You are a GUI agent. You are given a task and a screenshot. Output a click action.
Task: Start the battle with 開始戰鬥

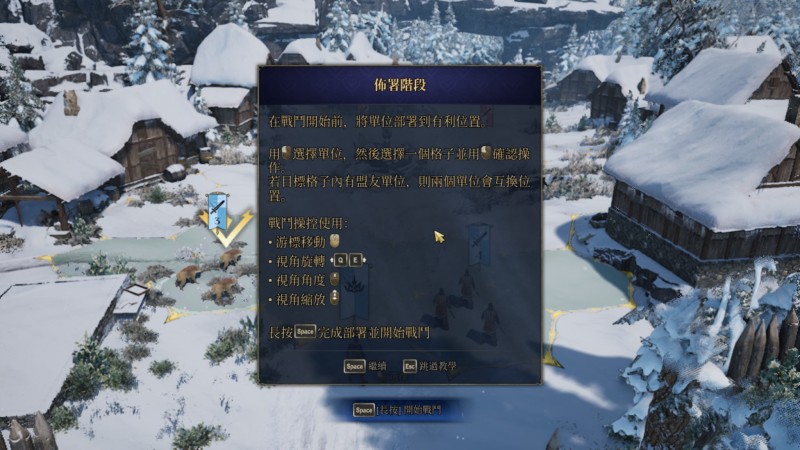pos(398,410)
